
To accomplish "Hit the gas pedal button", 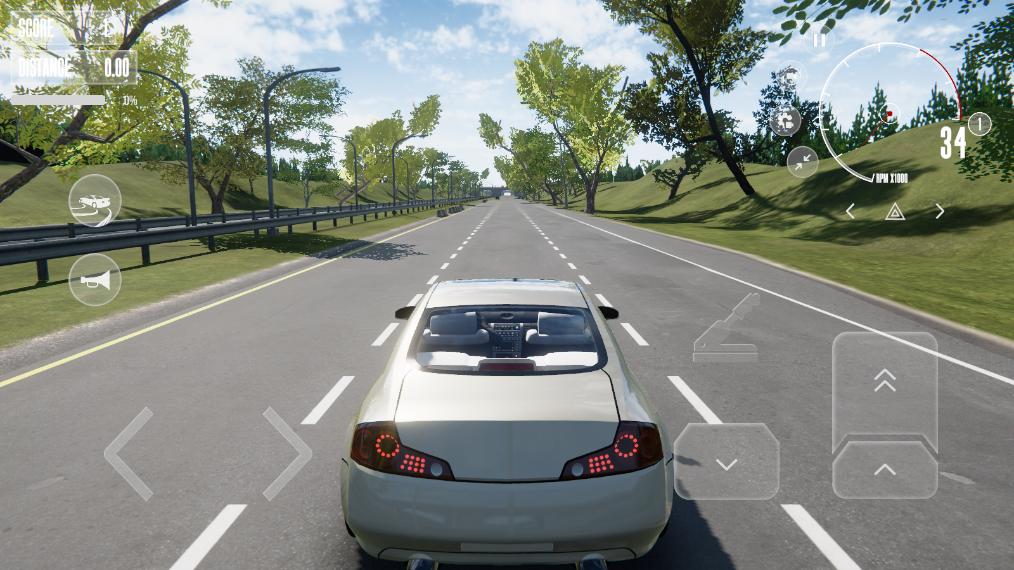I will [885, 469].
